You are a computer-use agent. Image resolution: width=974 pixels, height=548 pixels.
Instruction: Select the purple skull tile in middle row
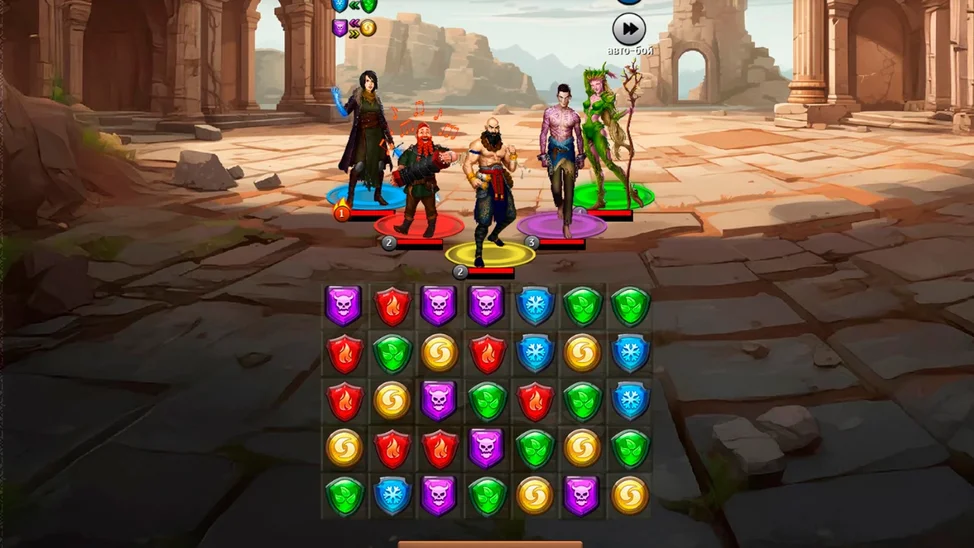coord(439,400)
